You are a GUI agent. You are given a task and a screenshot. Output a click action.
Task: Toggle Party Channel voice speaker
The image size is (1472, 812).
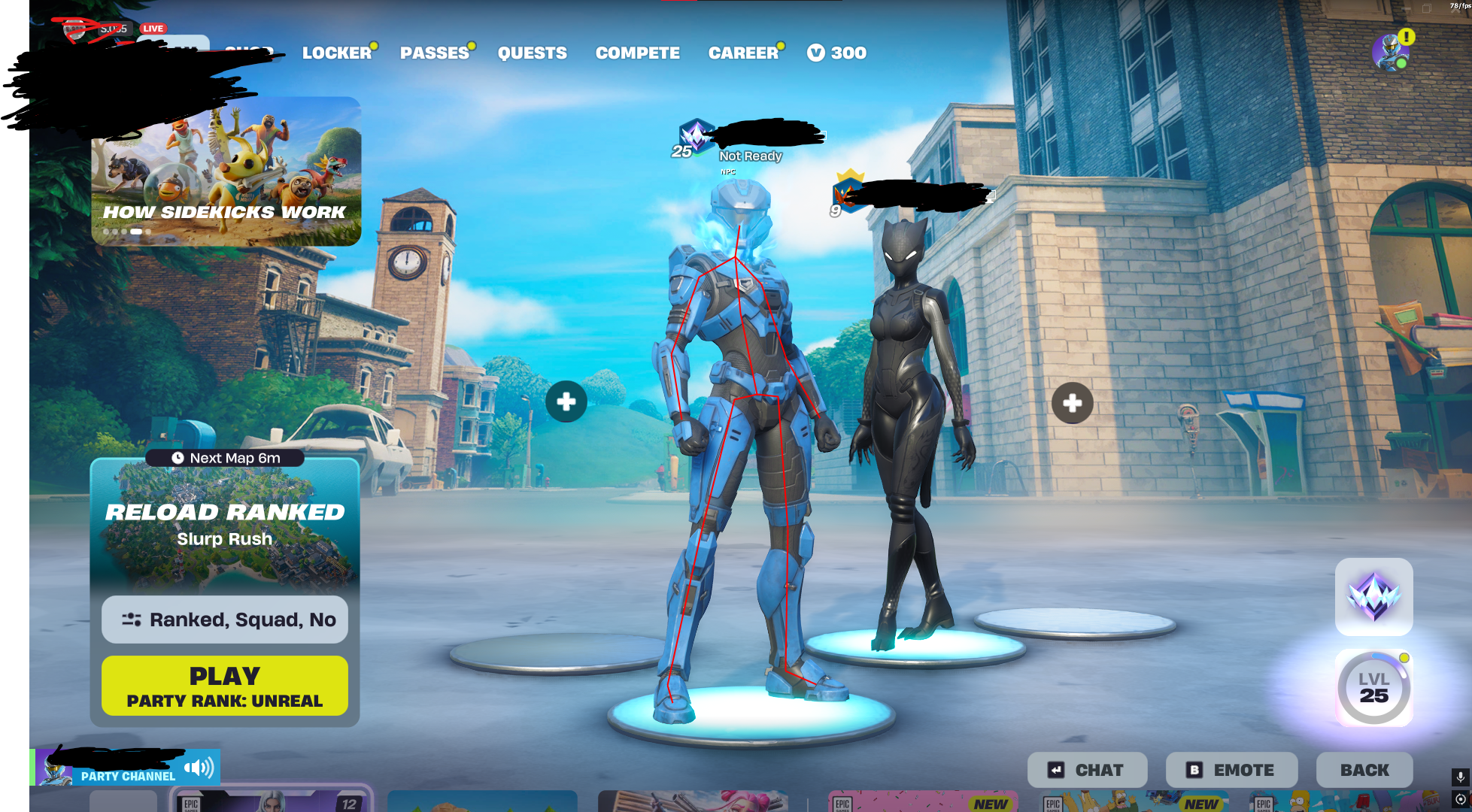199,768
